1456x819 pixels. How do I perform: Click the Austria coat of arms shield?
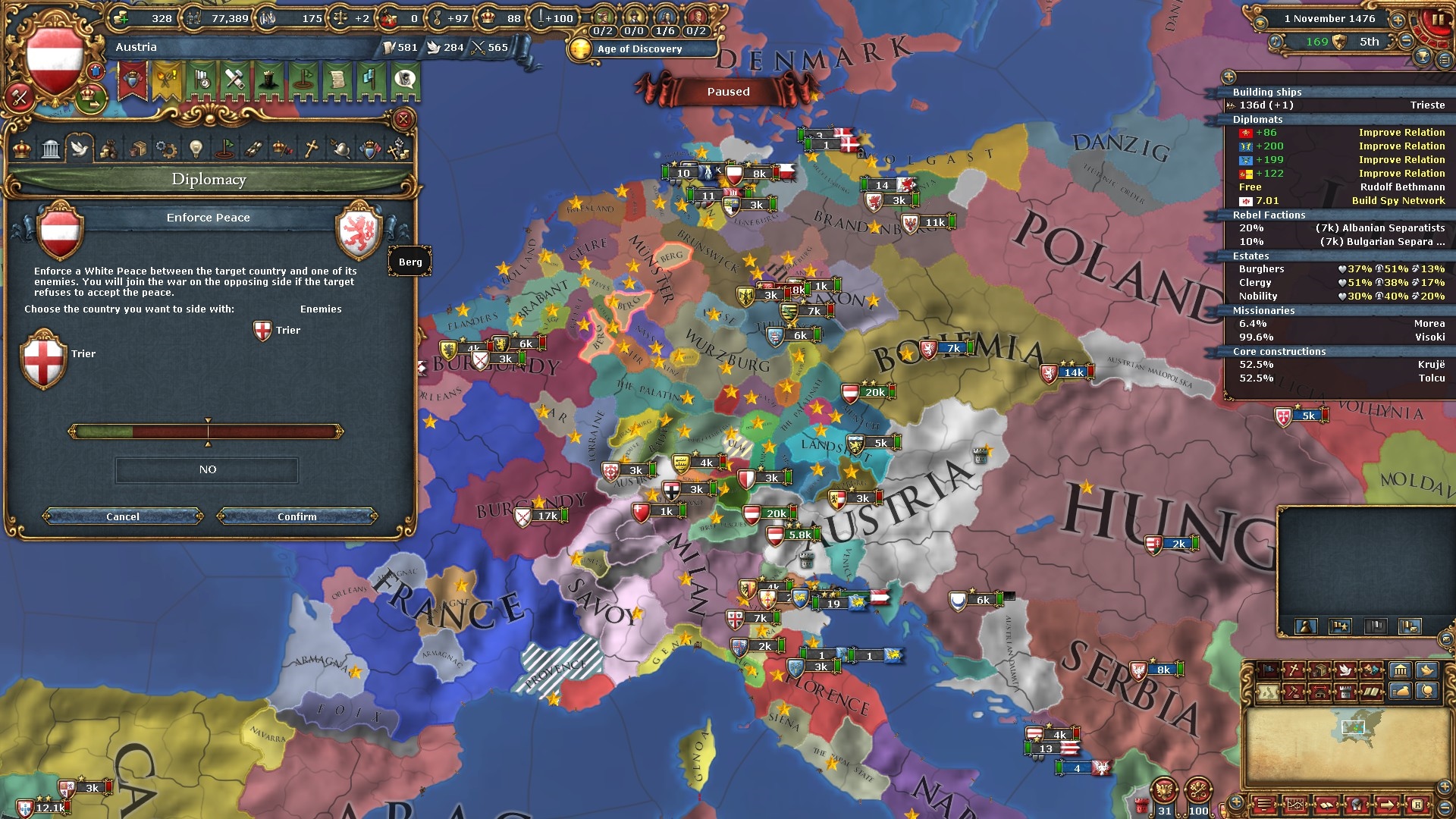point(54,60)
